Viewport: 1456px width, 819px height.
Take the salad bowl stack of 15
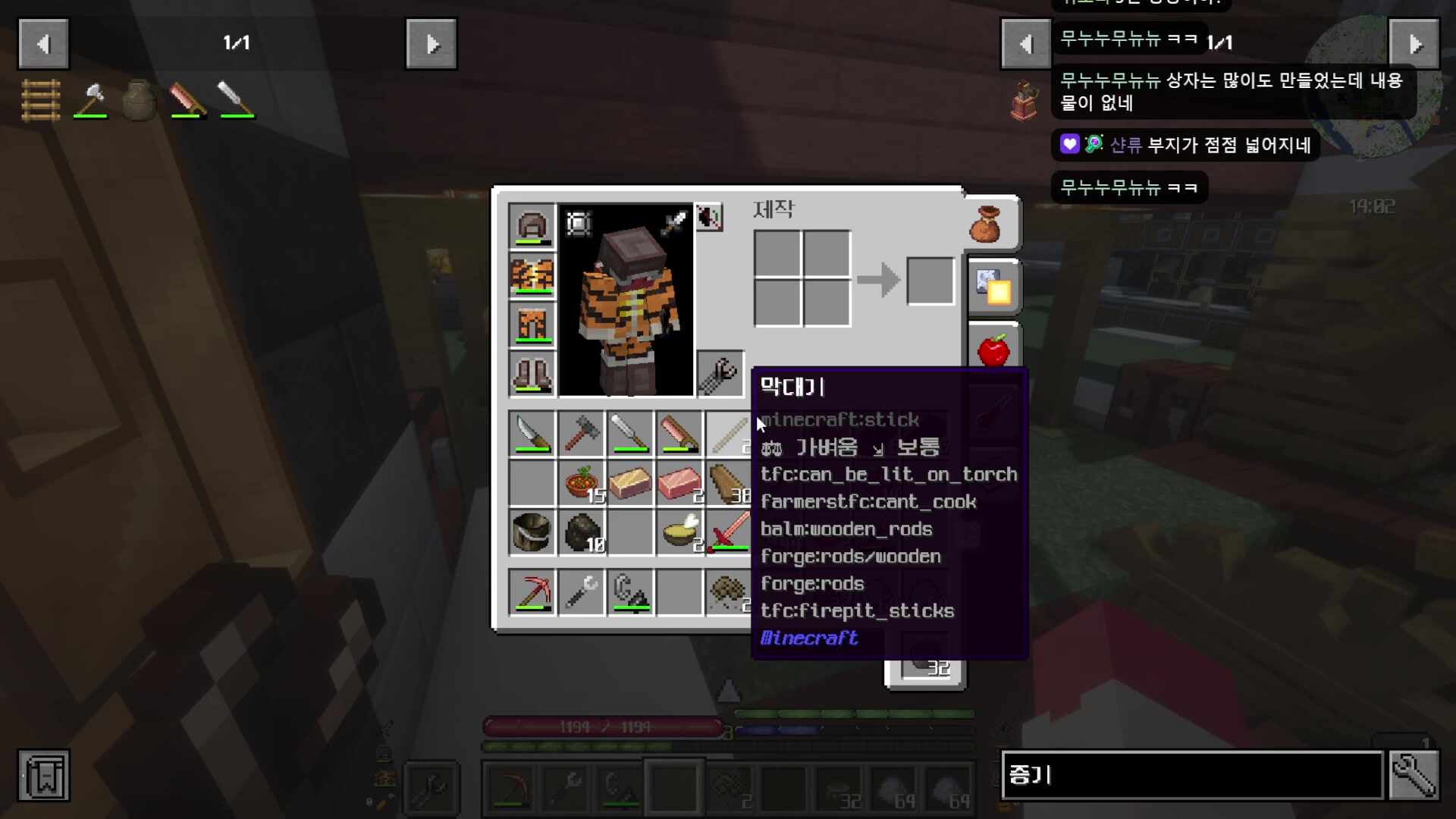point(581,483)
